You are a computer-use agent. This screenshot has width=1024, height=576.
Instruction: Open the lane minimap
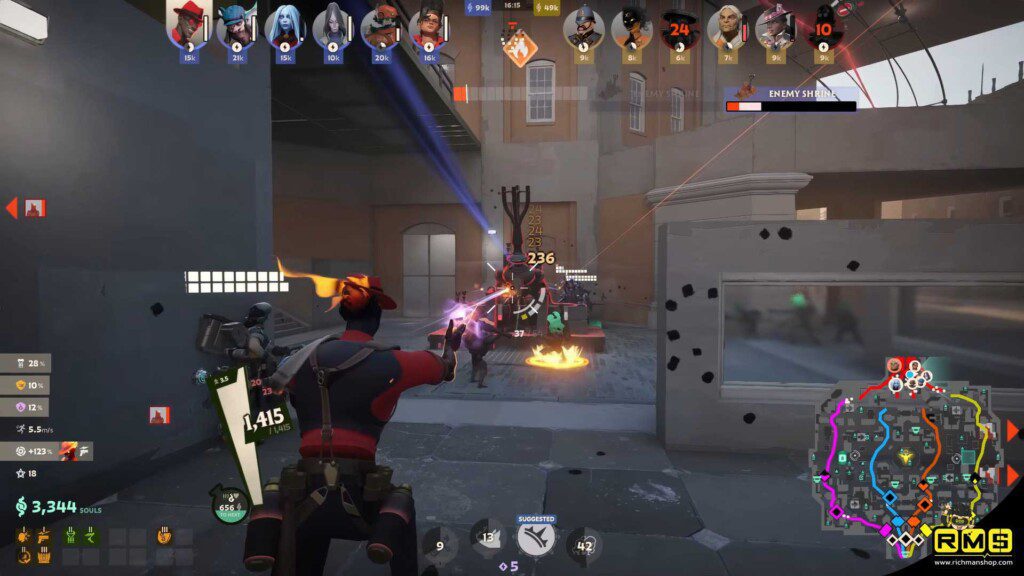905,455
